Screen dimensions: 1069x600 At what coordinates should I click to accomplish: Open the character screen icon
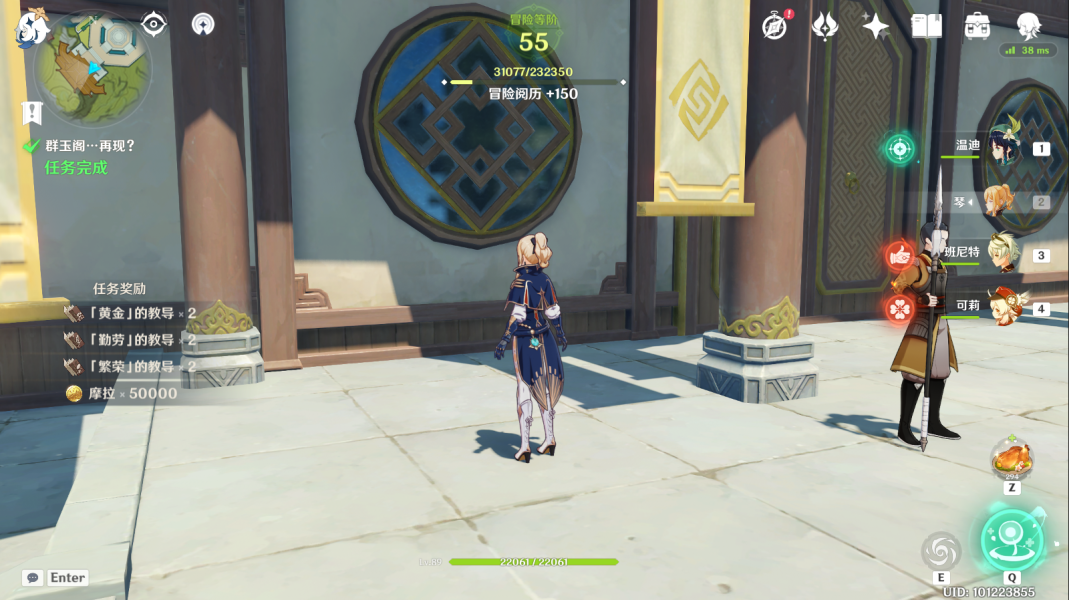(x=1028, y=27)
